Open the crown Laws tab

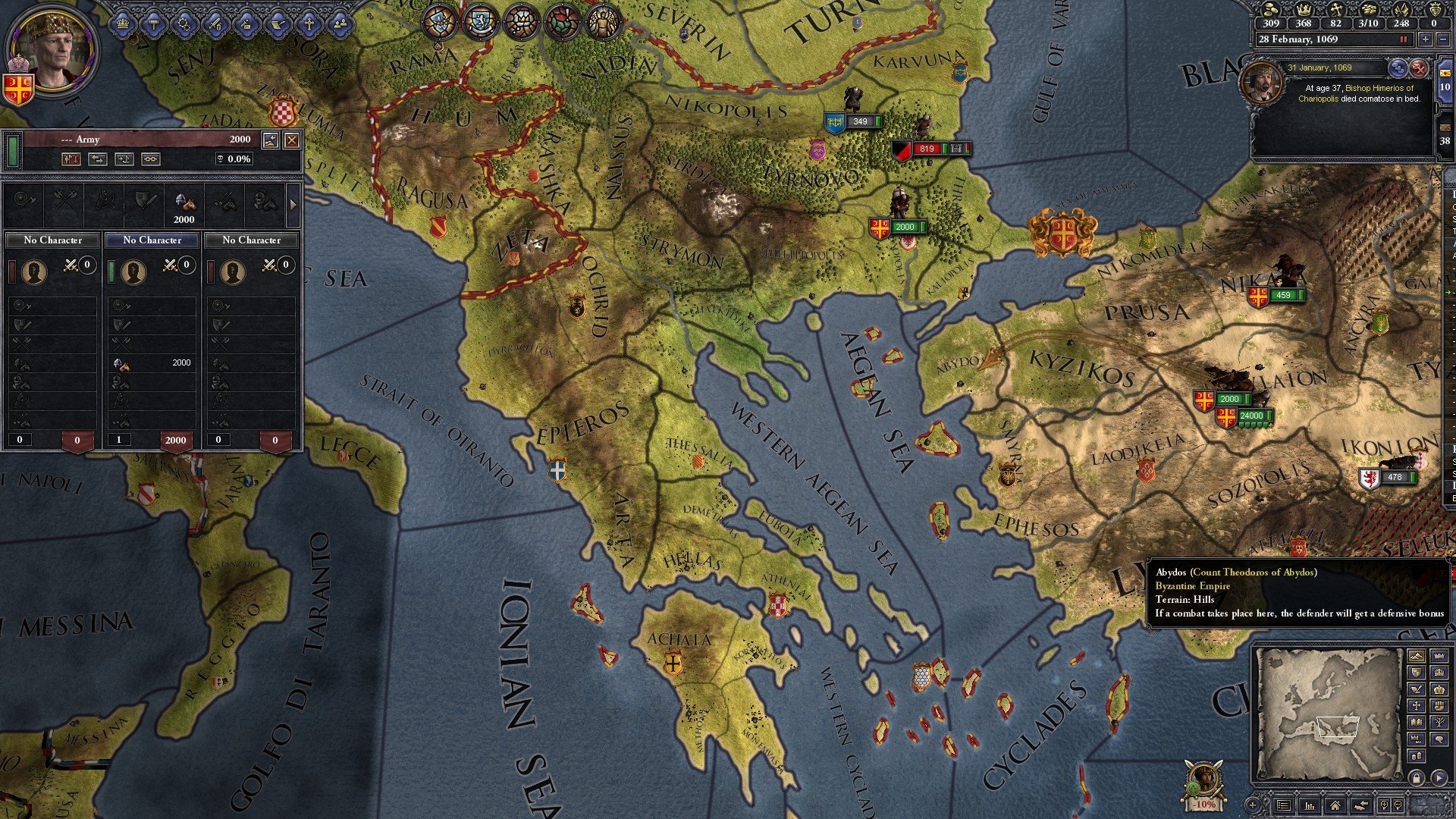point(123,24)
